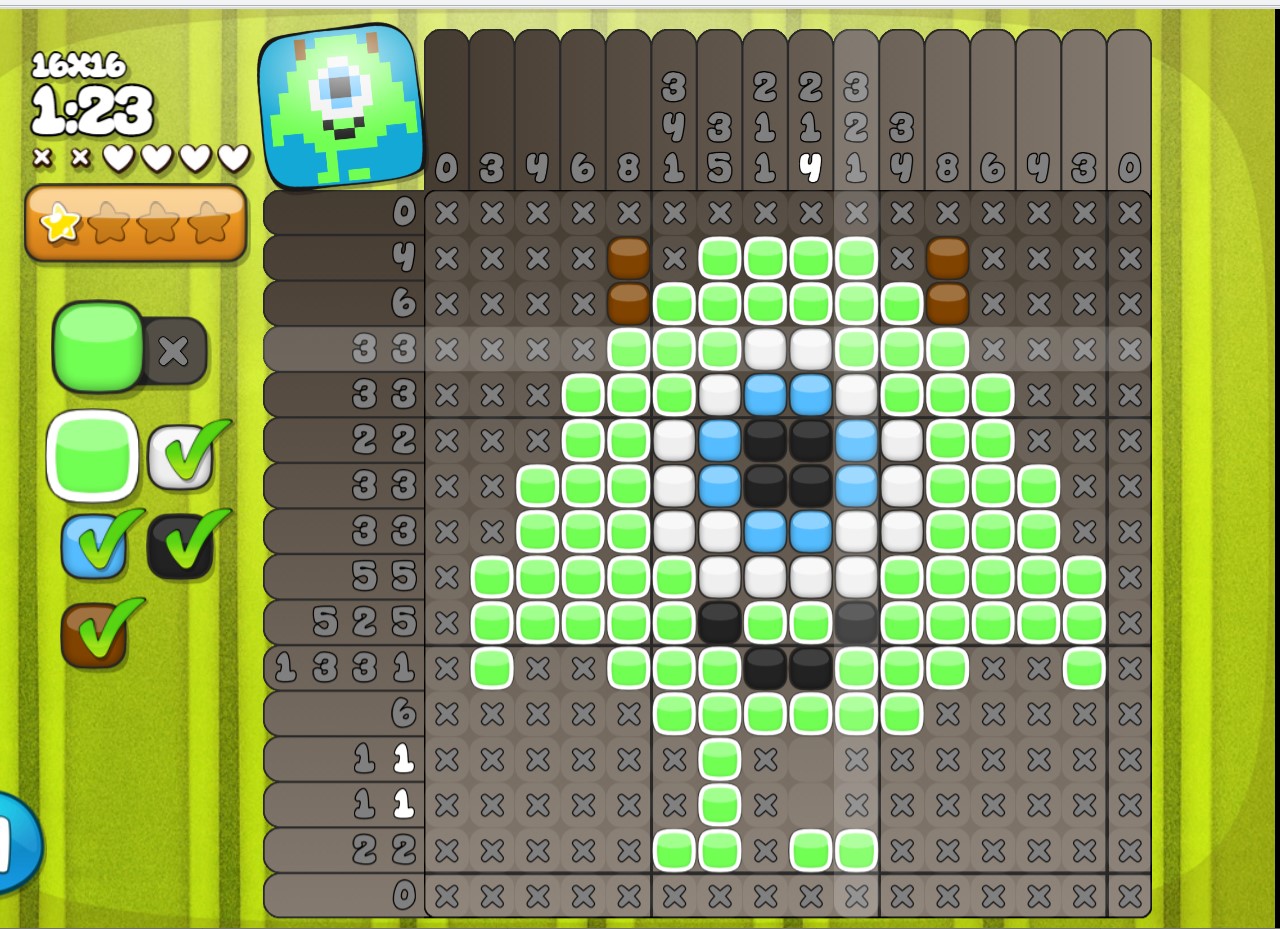Choose the green color swatch
Viewport: 1280px width, 929px height.
[x=93, y=455]
